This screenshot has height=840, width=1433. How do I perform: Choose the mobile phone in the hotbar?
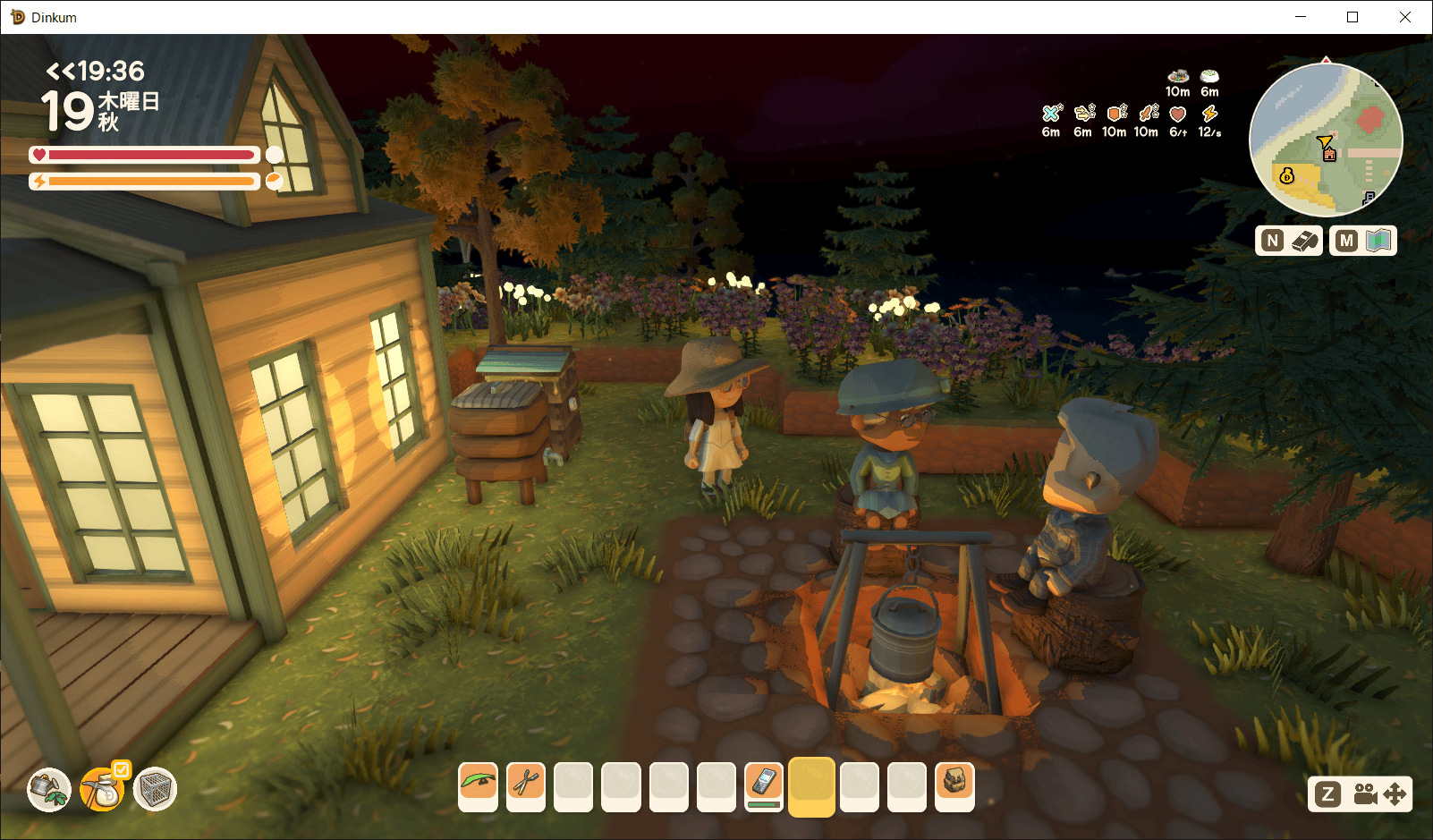(x=764, y=785)
